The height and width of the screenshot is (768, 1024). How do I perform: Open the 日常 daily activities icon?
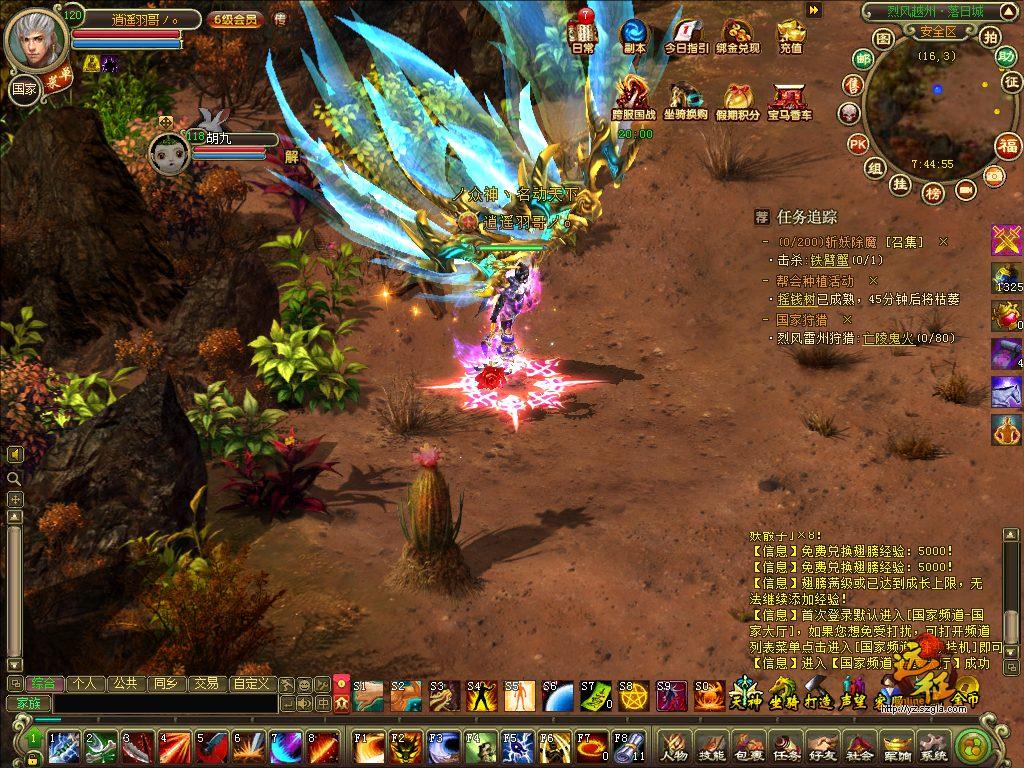[583, 35]
